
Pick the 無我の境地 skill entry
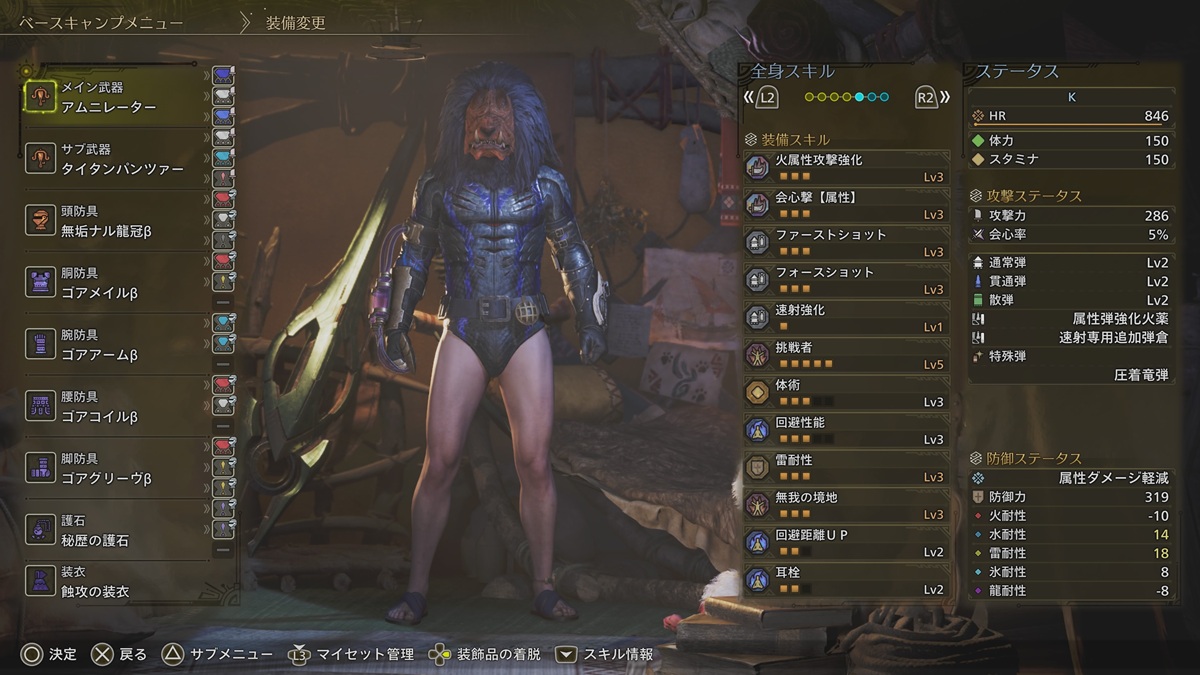click(847, 505)
